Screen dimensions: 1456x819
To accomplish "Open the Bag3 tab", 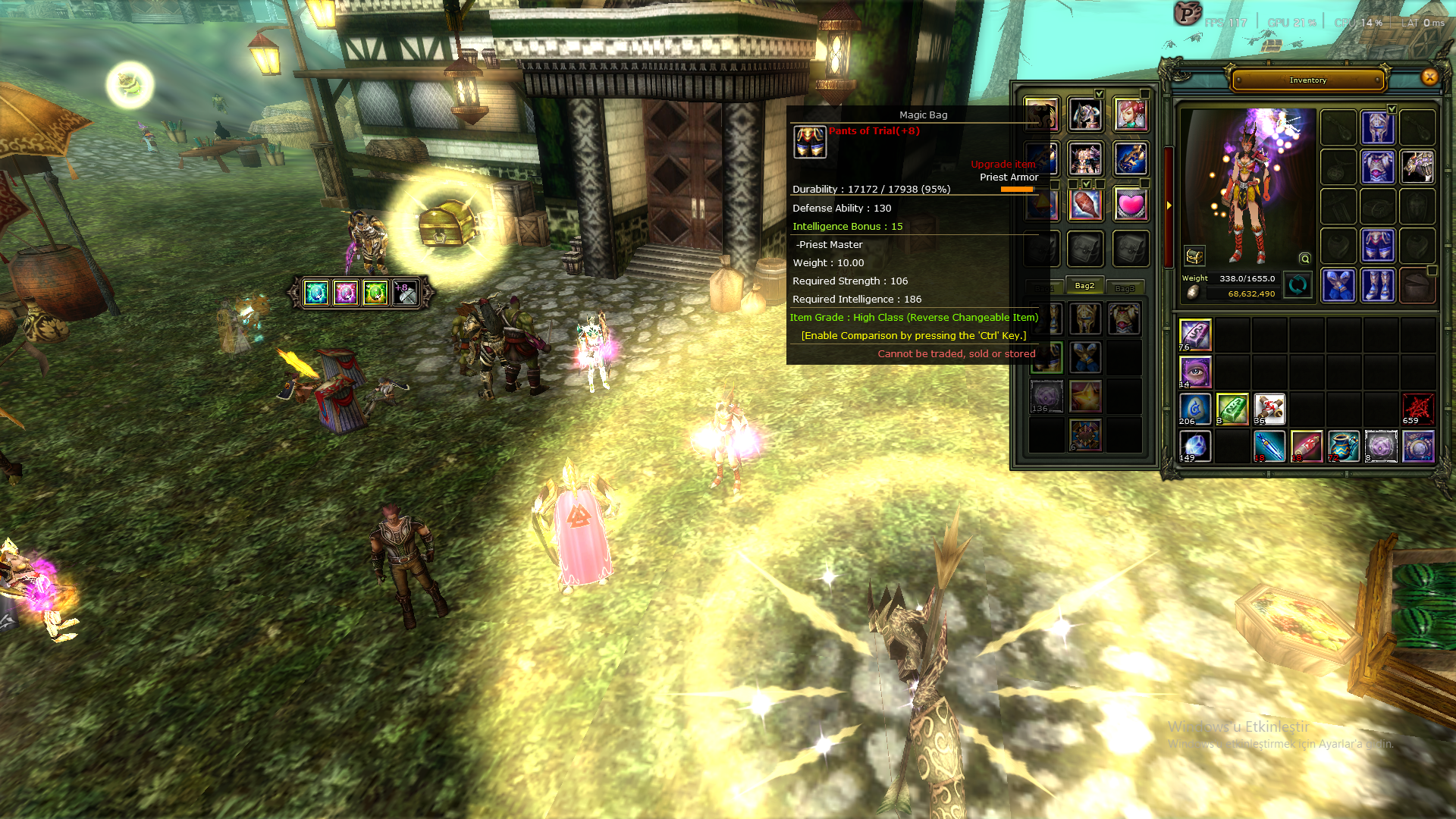I will (1126, 287).
